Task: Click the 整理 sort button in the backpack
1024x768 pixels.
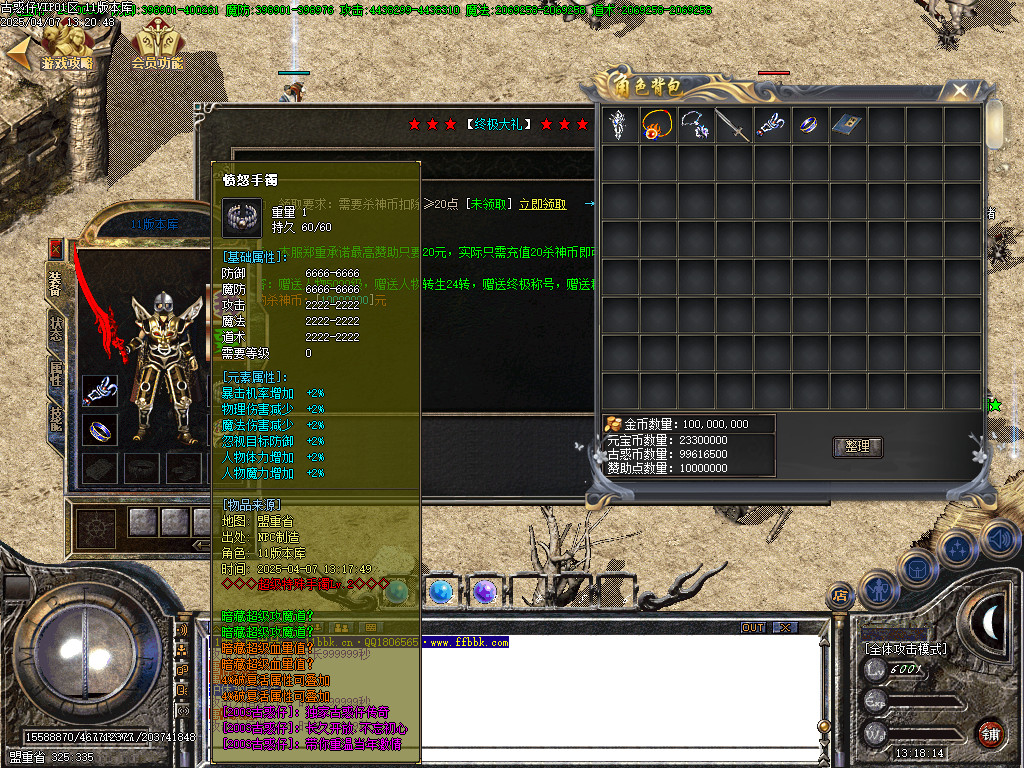Action: pyautogui.click(x=858, y=447)
